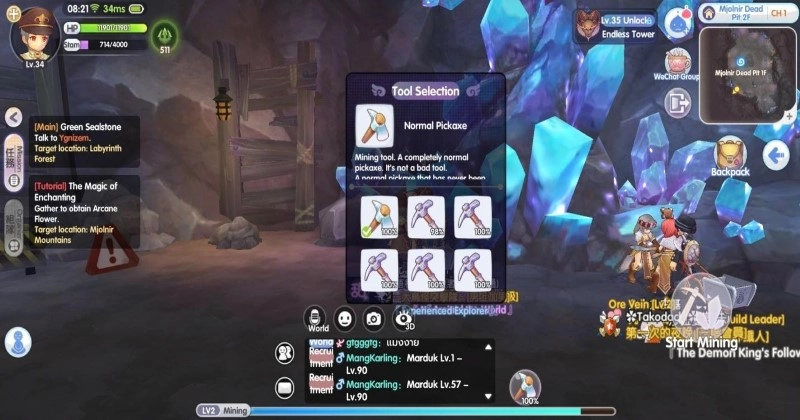
Task: Collapse the quest tracker panel arrow
Action: (x=16, y=116)
